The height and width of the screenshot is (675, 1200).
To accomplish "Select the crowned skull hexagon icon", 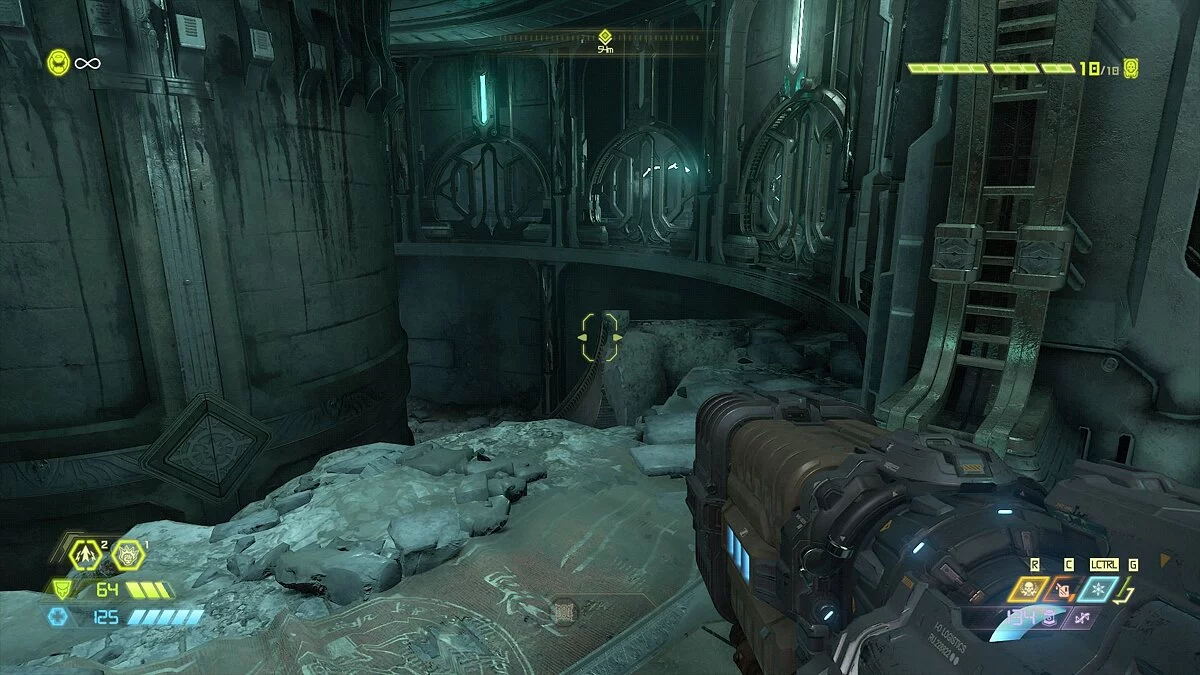I will click(128, 553).
